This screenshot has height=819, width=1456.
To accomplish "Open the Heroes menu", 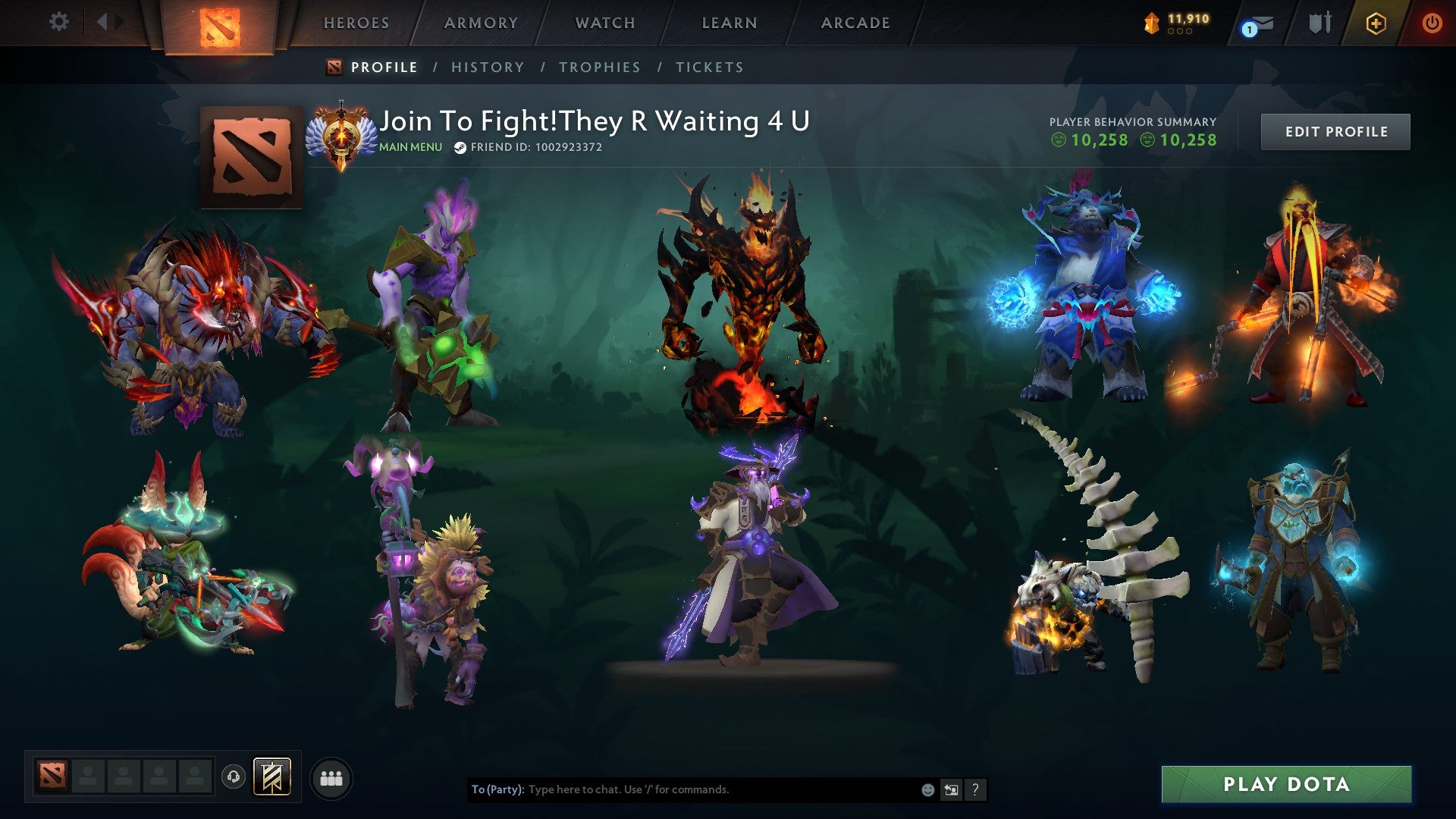I will coord(356,23).
